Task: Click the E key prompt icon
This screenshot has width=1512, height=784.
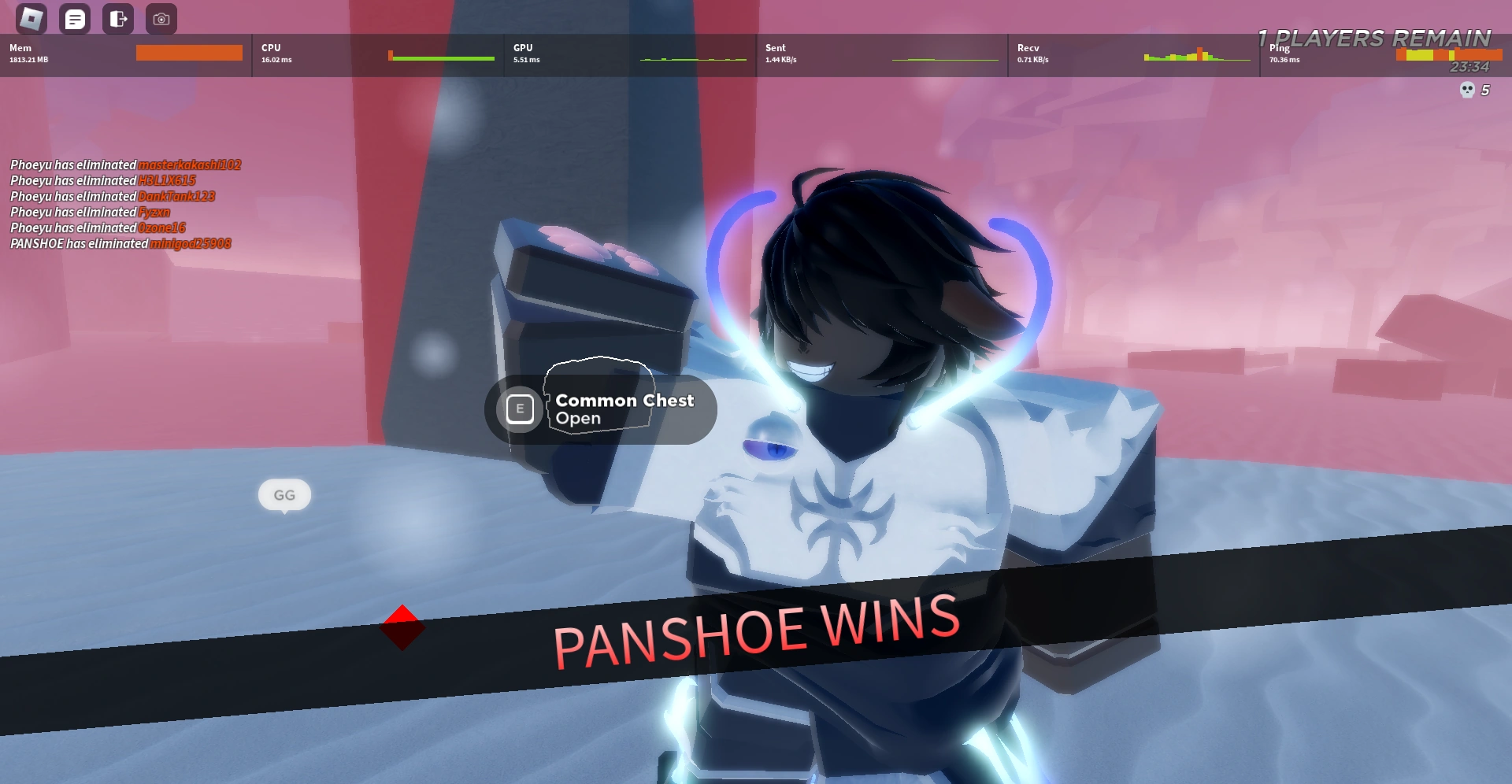Action: [x=519, y=409]
